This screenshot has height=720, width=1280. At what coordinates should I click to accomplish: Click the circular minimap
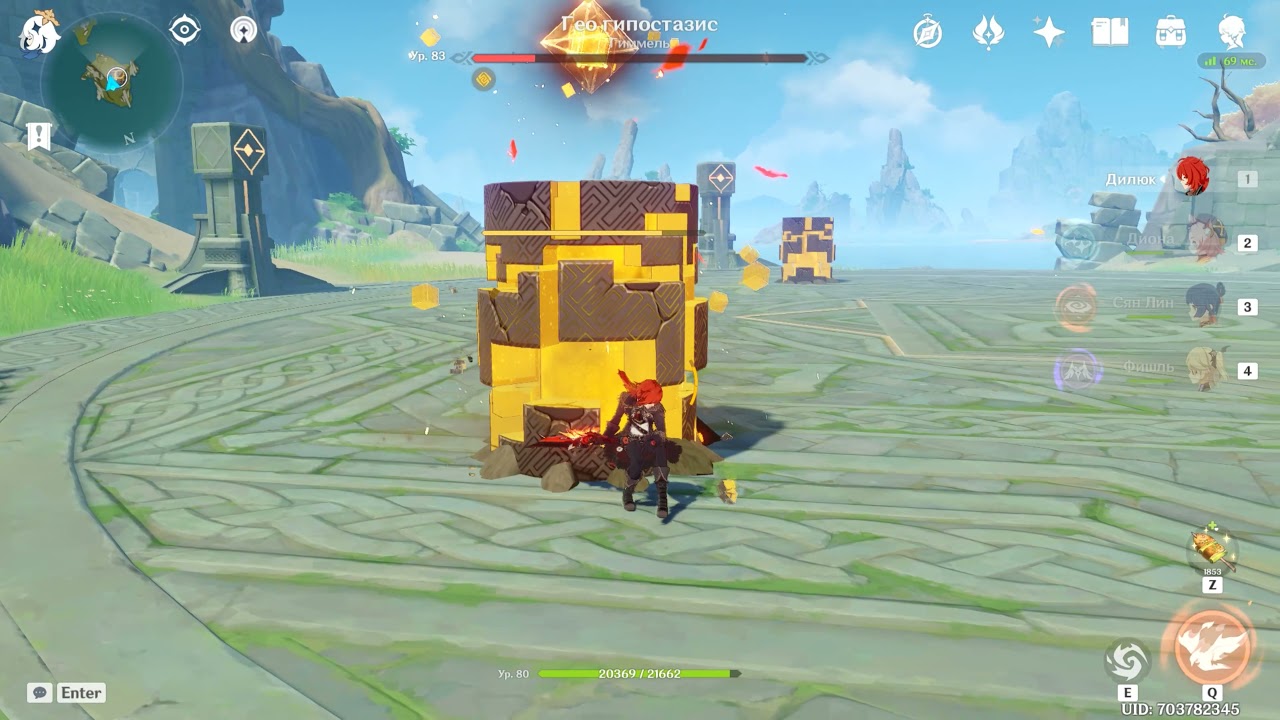[117, 80]
